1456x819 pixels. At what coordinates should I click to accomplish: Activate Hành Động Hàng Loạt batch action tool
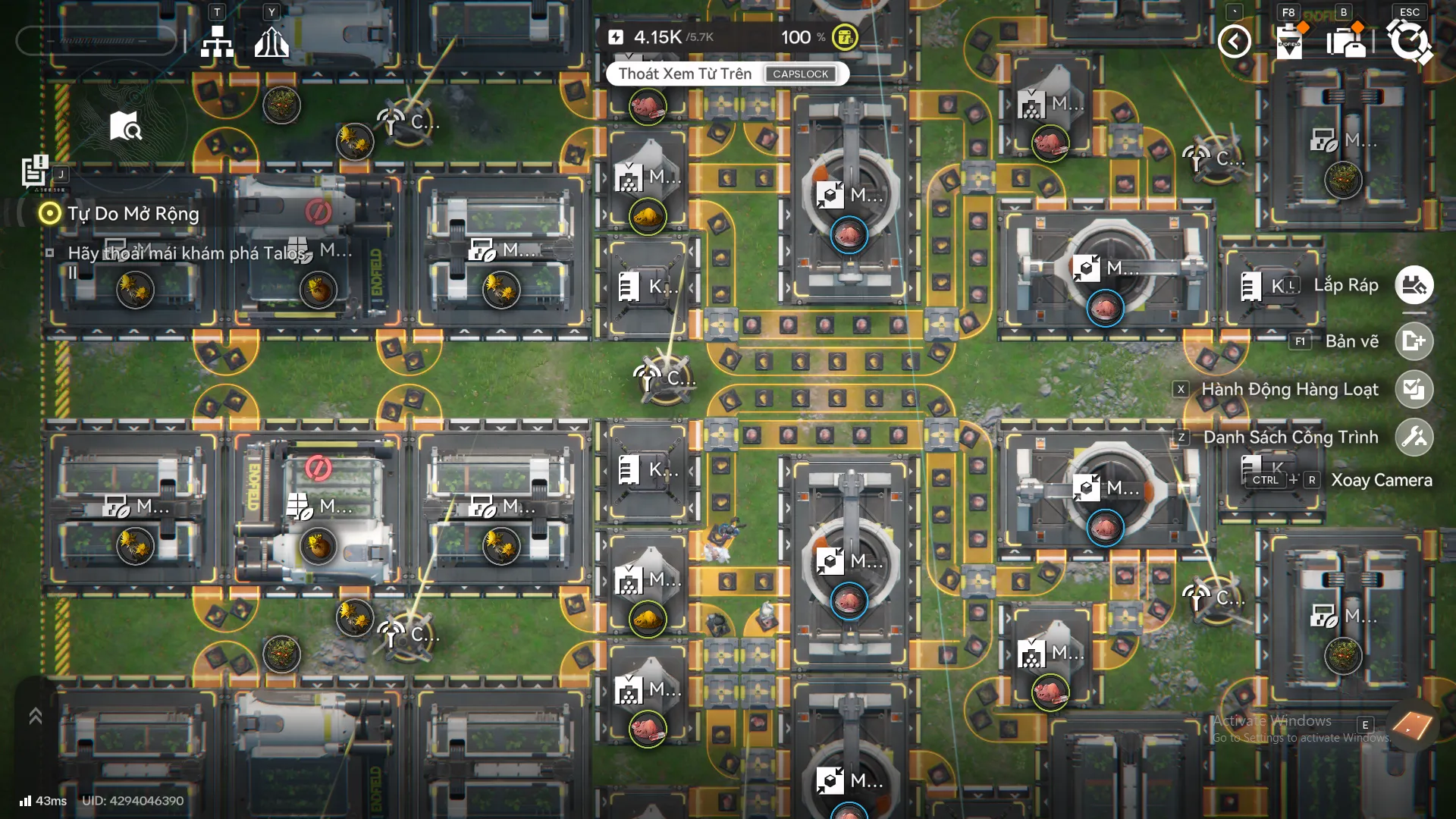(1414, 389)
